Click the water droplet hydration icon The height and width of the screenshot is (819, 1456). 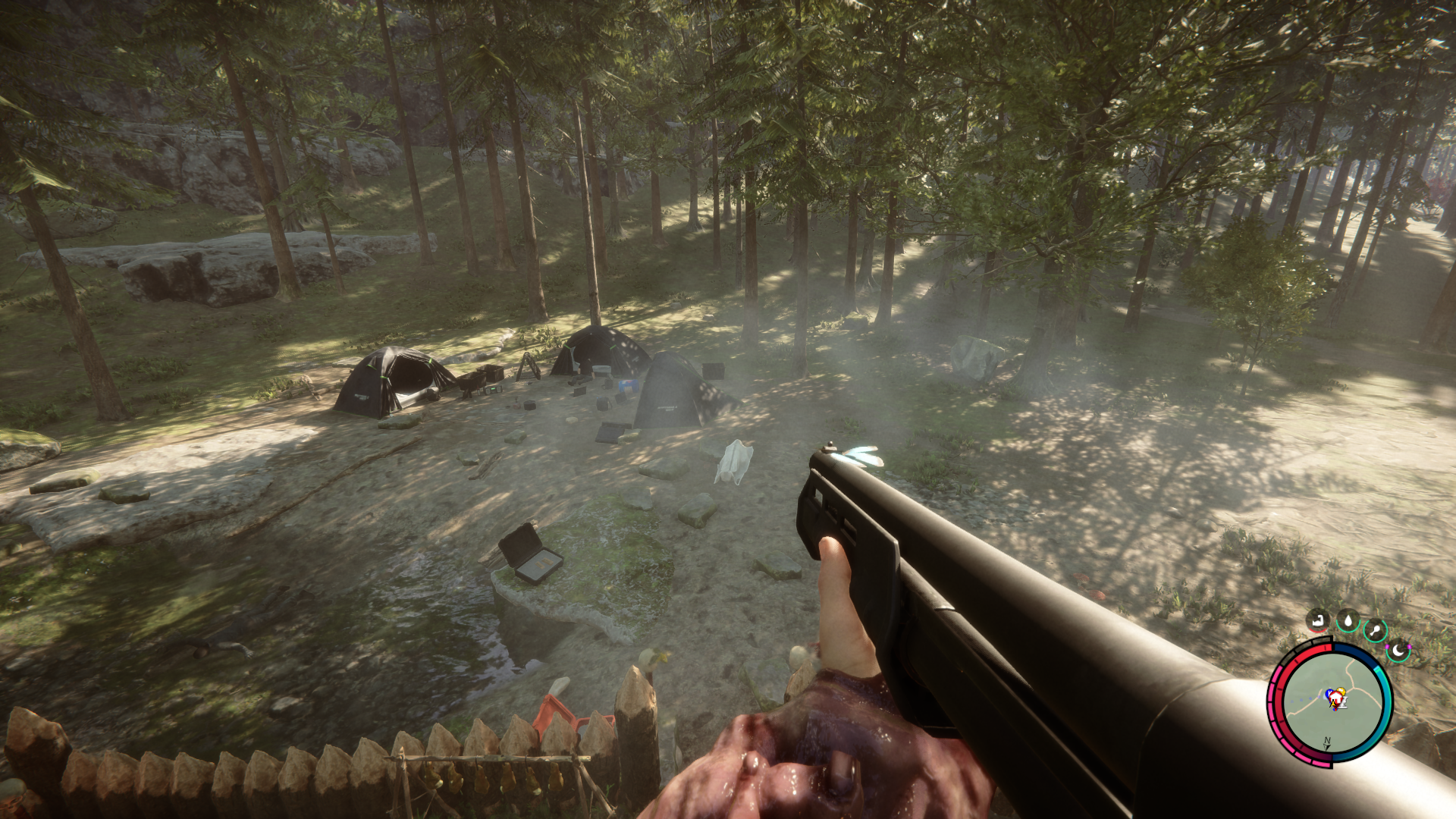coord(1348,620)
